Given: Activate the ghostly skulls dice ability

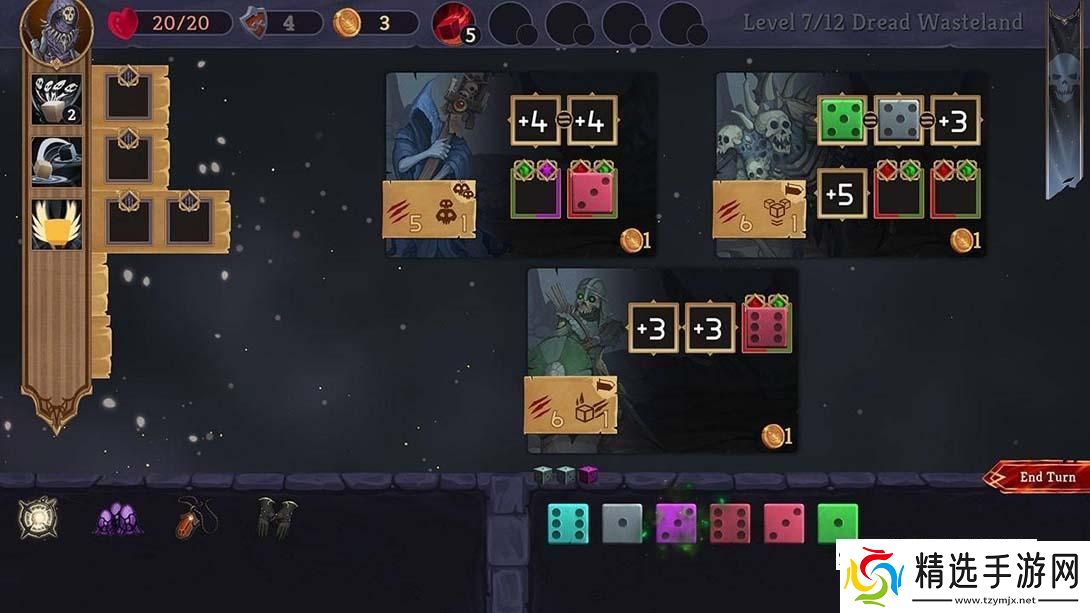Looking at the screenshot, I should coord(56,100).
